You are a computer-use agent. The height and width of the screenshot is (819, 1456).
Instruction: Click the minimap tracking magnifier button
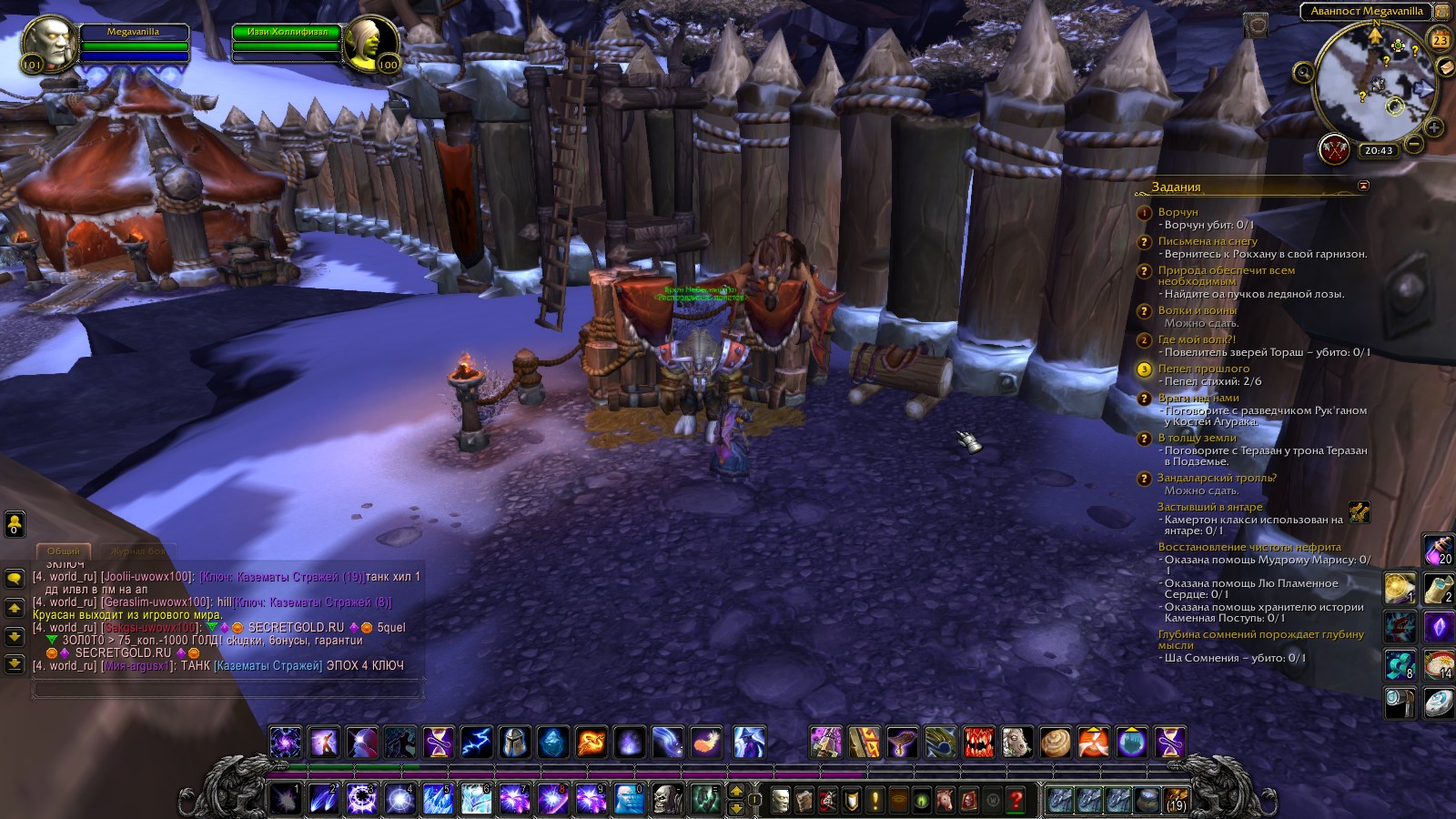coord(1303,73)
